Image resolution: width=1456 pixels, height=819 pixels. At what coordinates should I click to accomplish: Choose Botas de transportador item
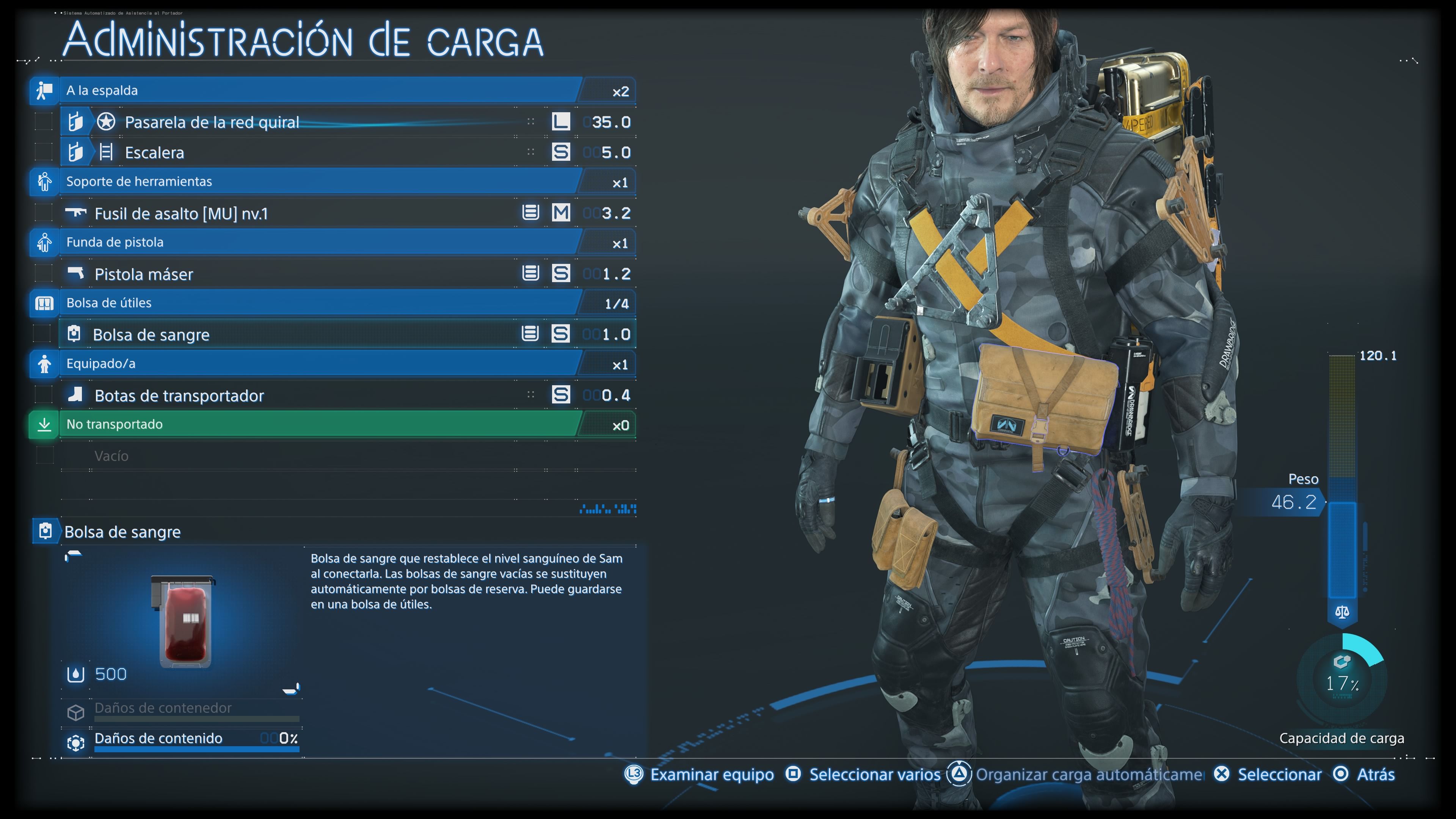tap(305, 395)
